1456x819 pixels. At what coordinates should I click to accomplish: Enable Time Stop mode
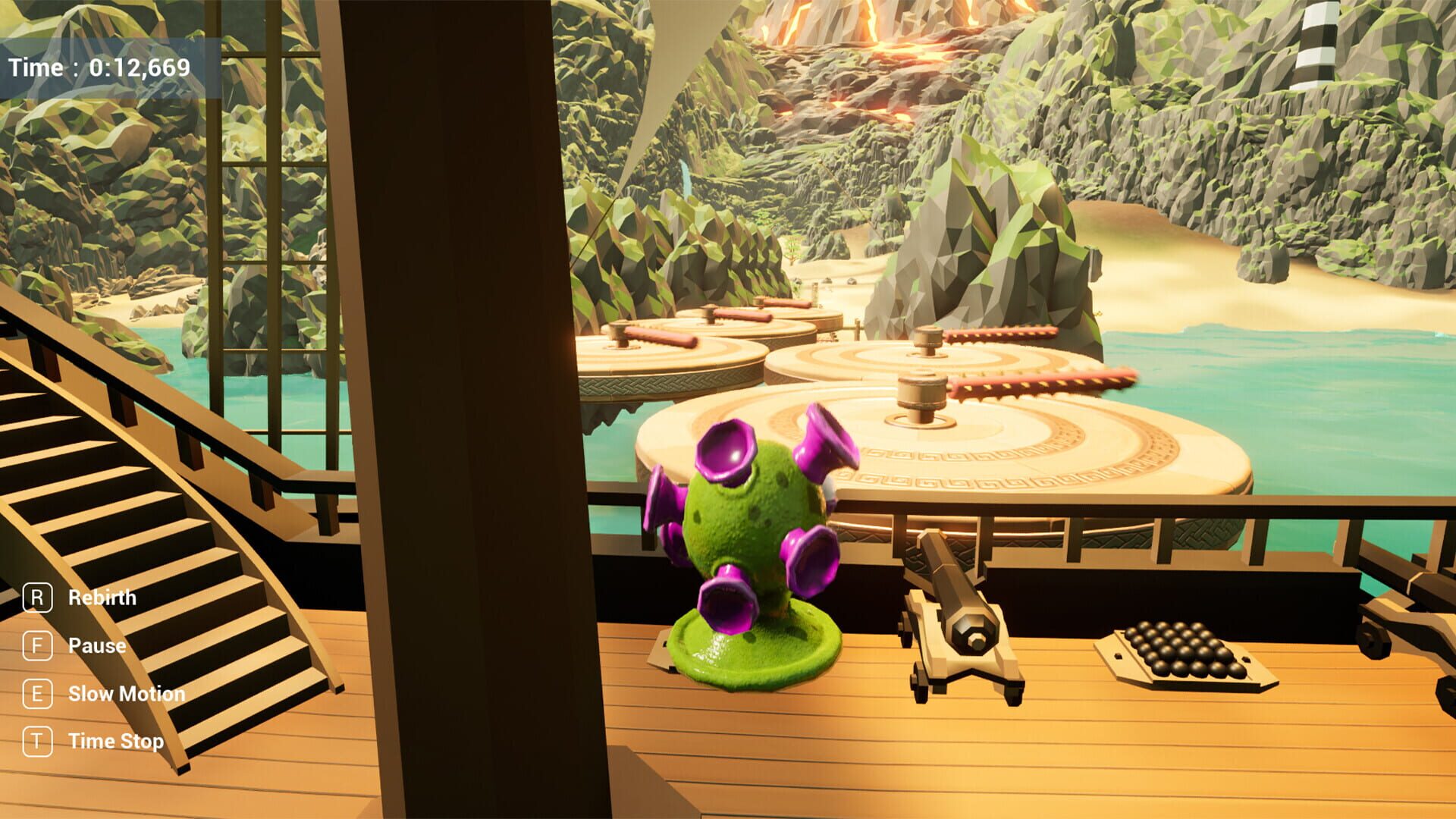pyautogui.click(x=115, y=741)
